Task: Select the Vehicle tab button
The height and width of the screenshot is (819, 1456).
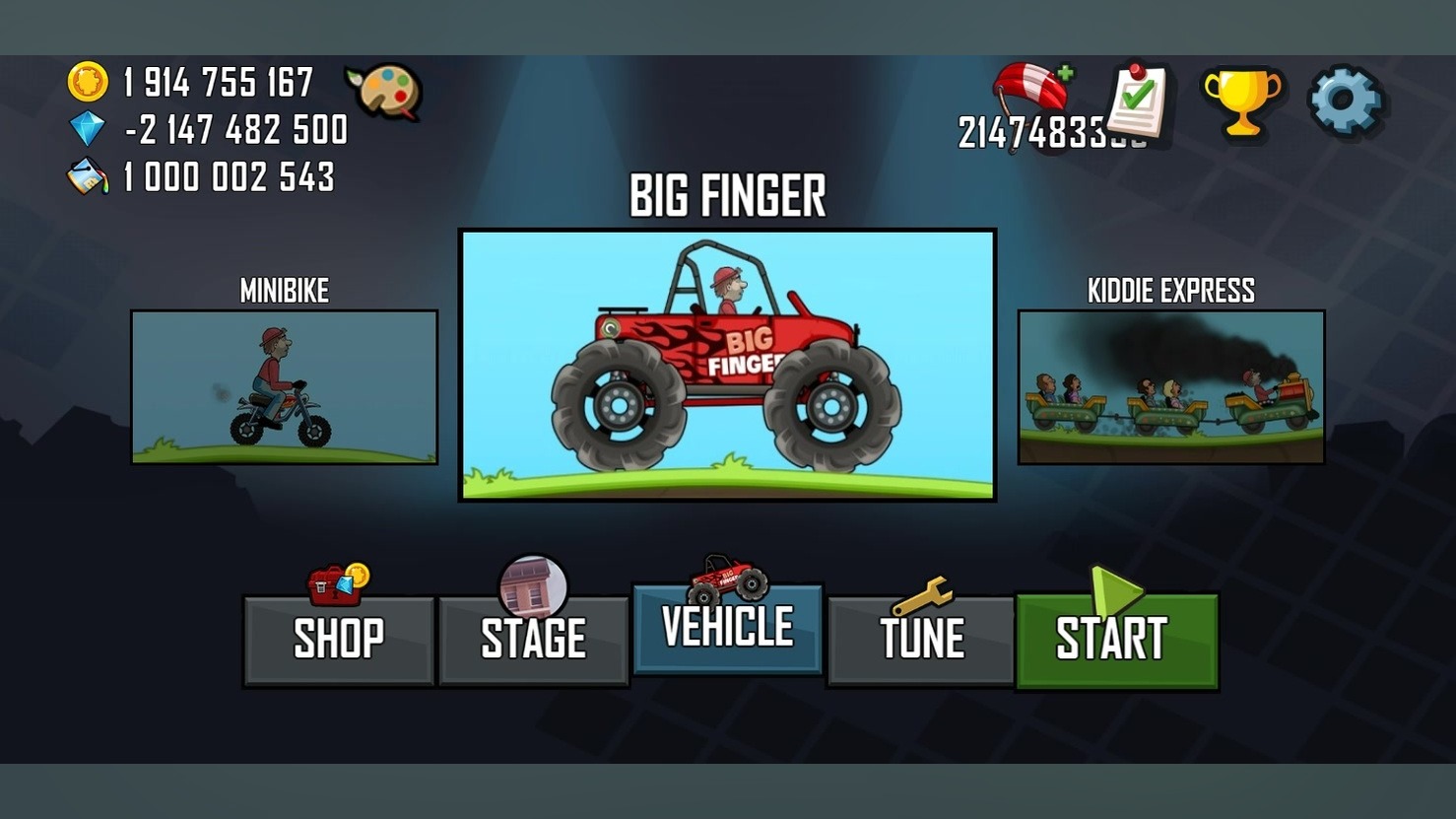Action: (727, 628)
